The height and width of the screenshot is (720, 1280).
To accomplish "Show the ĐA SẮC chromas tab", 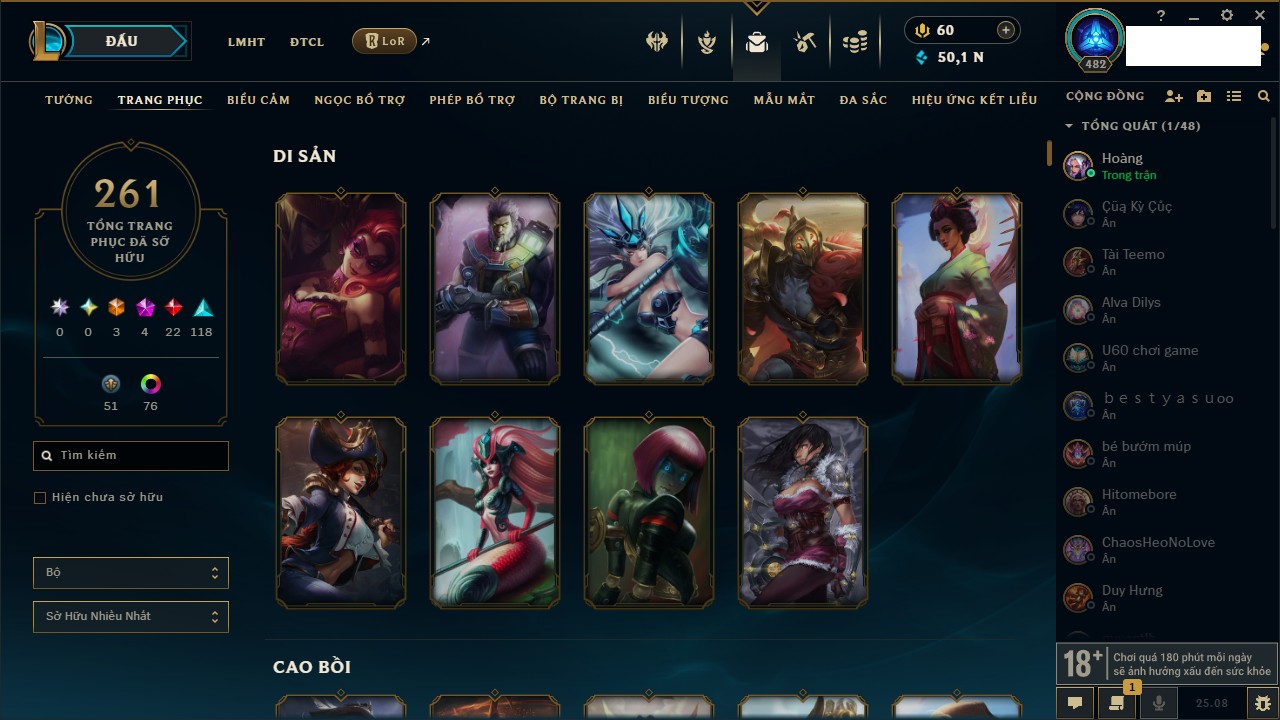I will coord(863,100).
